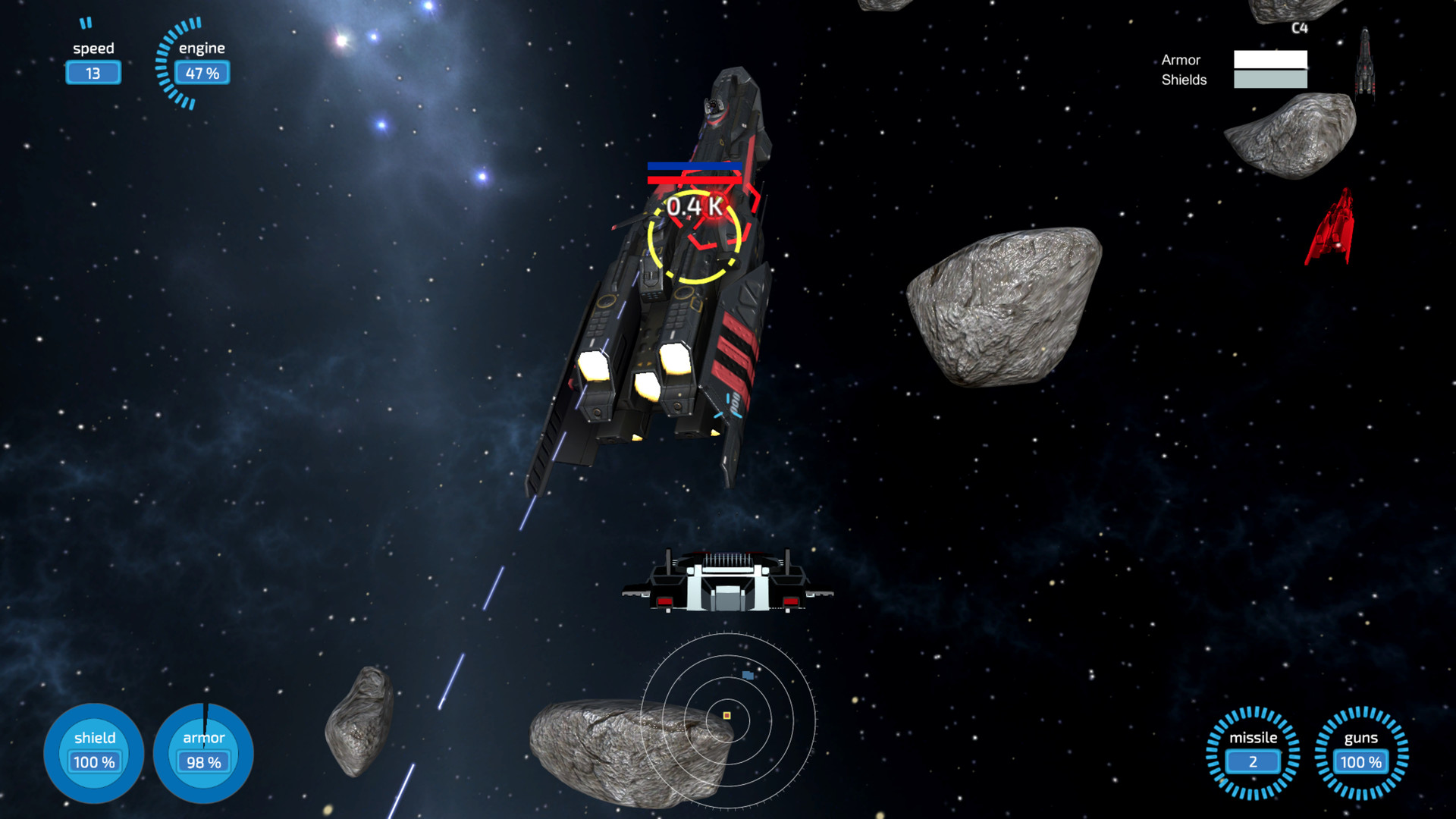Click the speed gauge showing 13

pos(93,72)
